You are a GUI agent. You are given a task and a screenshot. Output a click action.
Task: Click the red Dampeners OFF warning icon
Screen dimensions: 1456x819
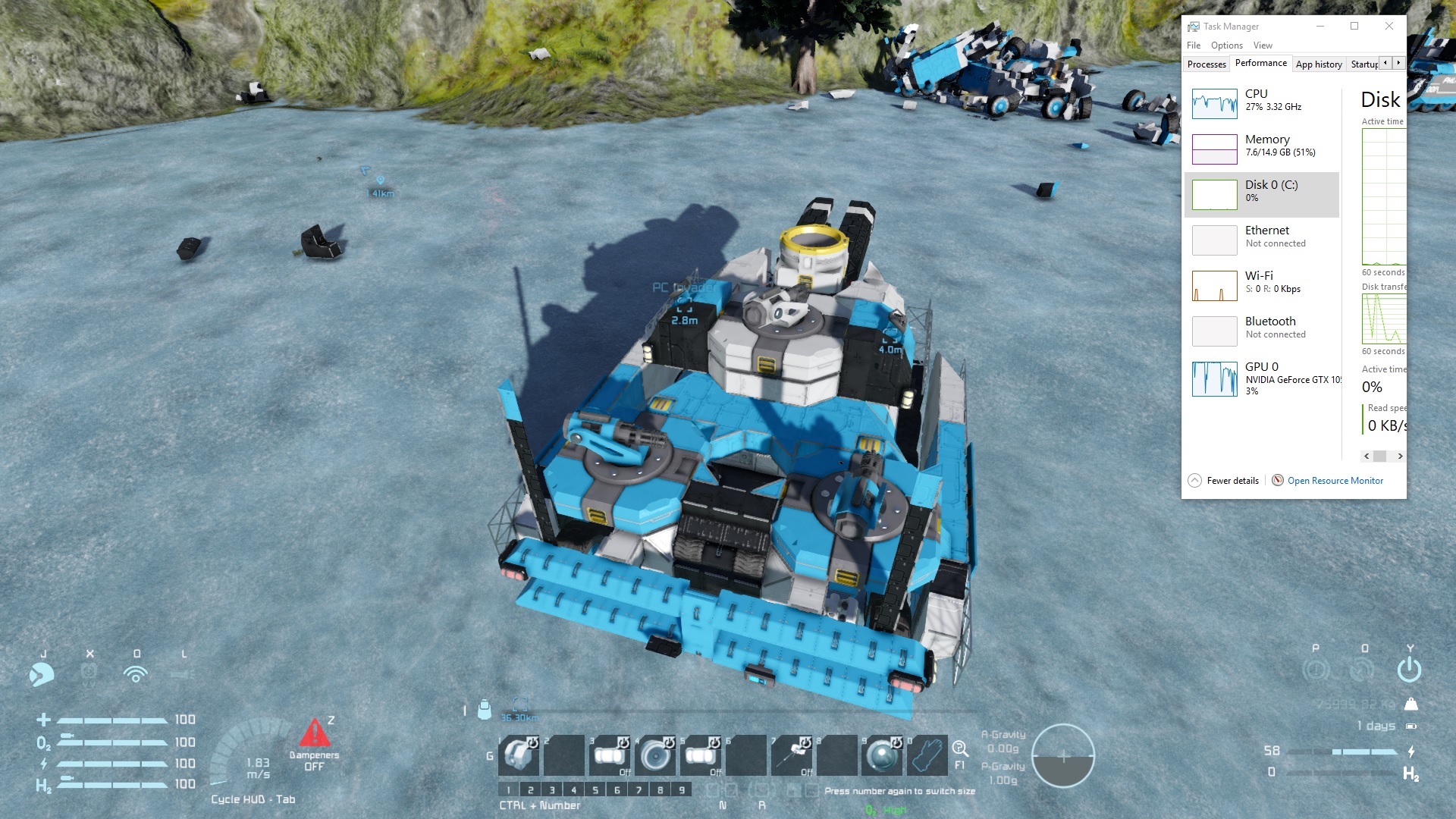pyautogui.click(x=314, y=733)
